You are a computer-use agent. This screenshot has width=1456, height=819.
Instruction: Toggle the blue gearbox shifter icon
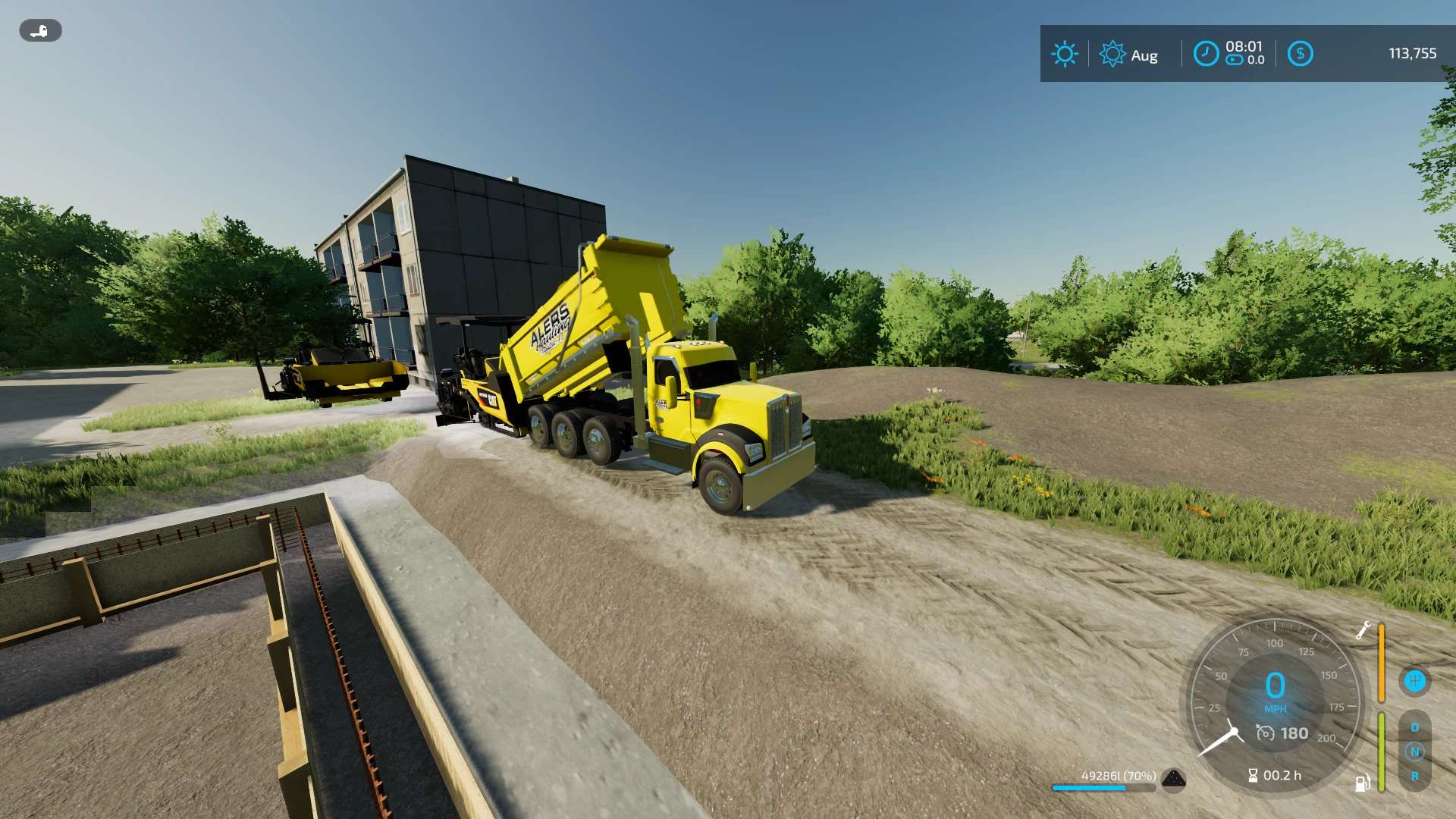1414,680
